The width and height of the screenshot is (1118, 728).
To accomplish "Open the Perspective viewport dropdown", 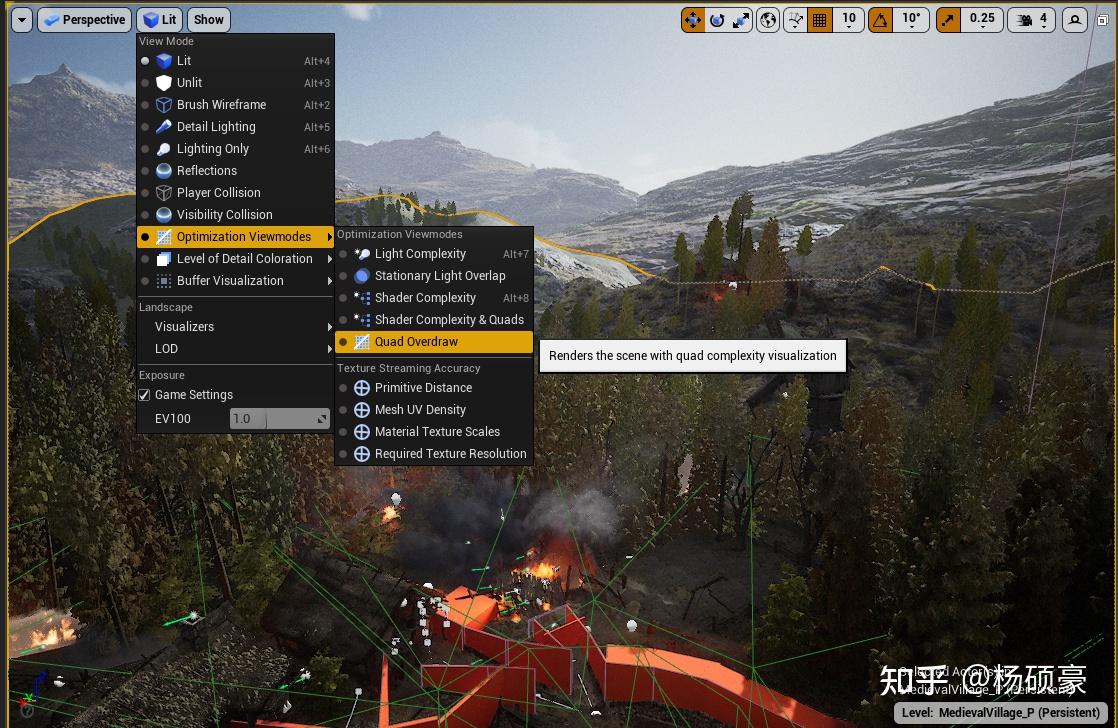I will click(84, 20).
